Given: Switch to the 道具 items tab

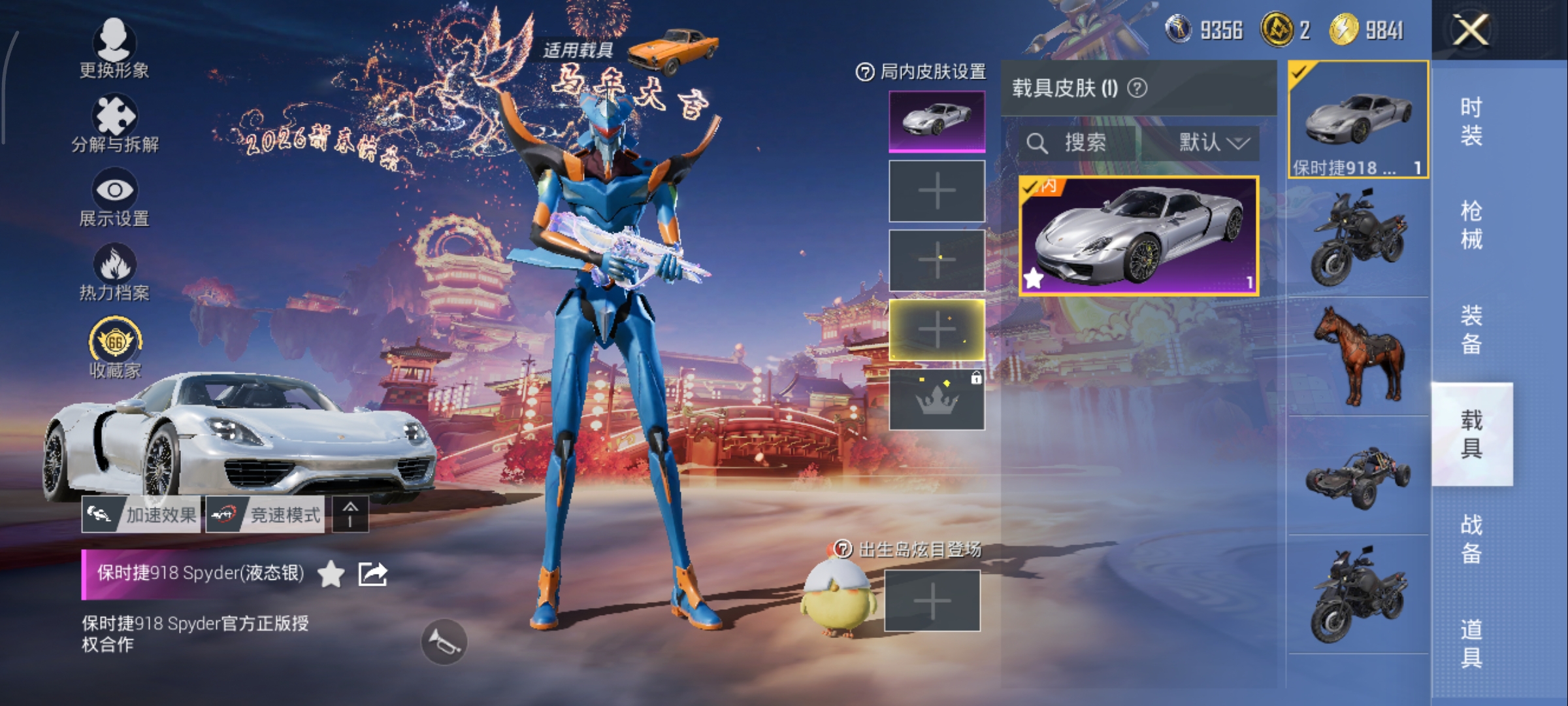Looking at the screenshot, I should pyautogui.click(x=1471, y=643).
